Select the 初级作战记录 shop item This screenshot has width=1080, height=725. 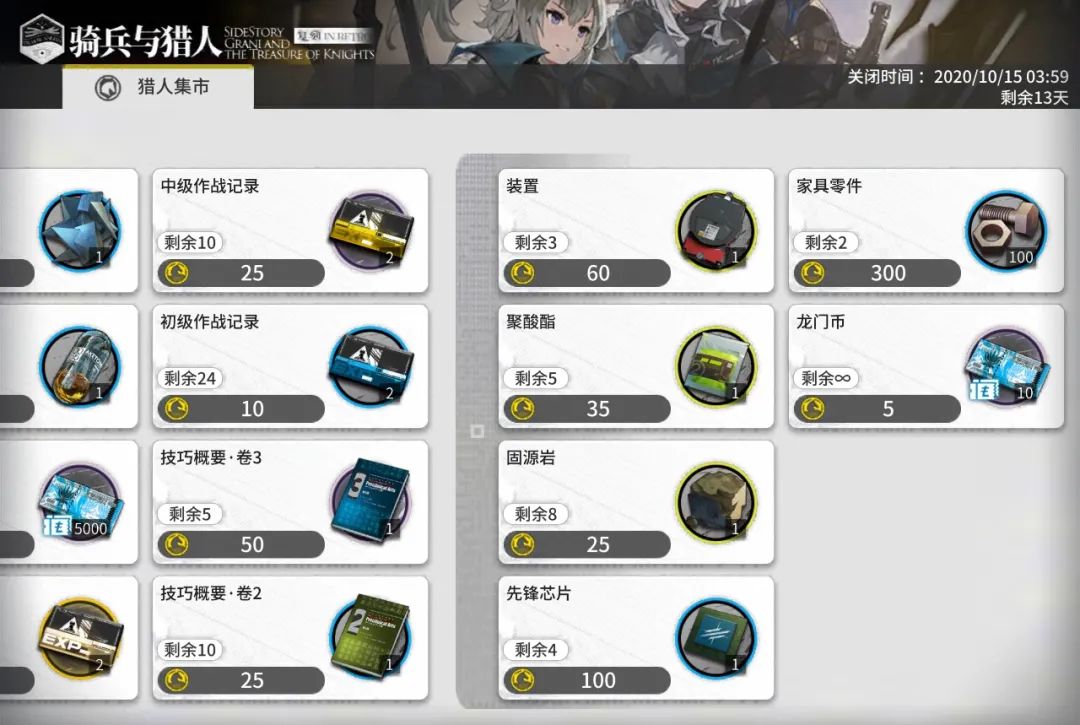pyautogui.click(x=290, y=367)
